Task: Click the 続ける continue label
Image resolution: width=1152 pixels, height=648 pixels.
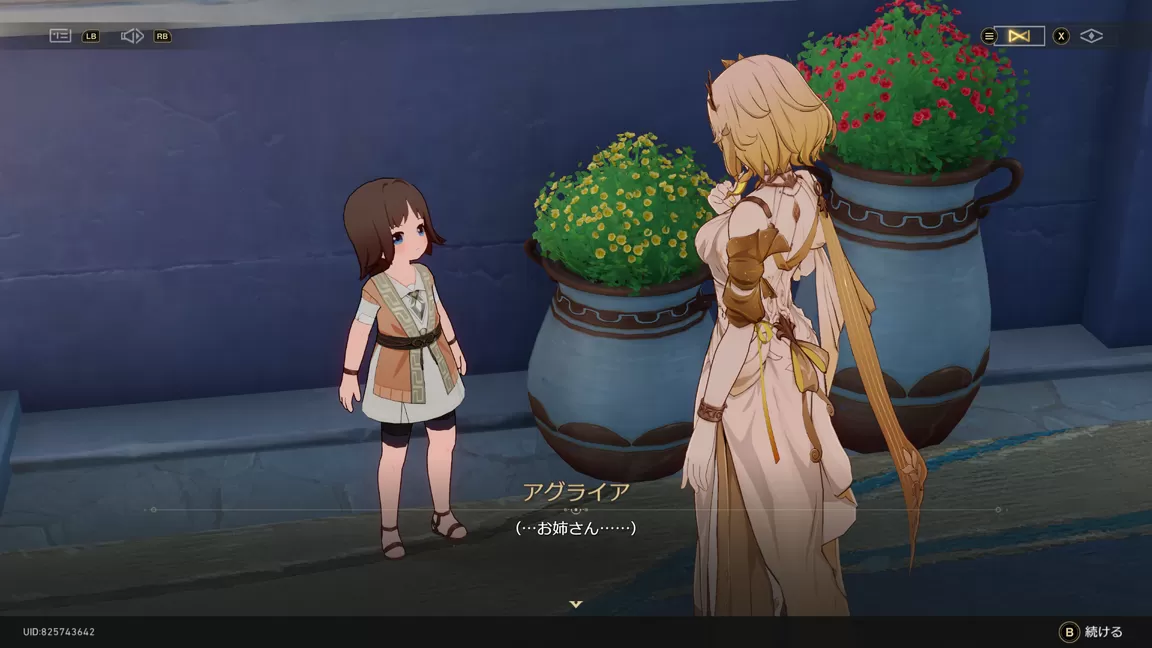Action: [x=1103, y=632]
